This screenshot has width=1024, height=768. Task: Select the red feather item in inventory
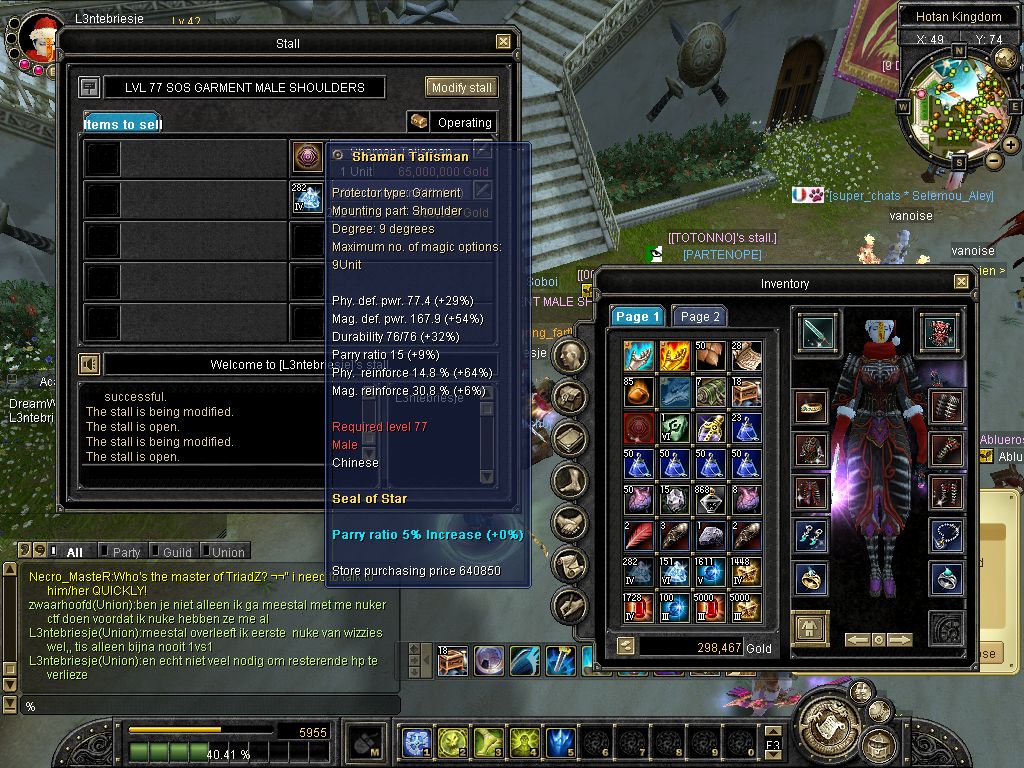coord(639,535)
